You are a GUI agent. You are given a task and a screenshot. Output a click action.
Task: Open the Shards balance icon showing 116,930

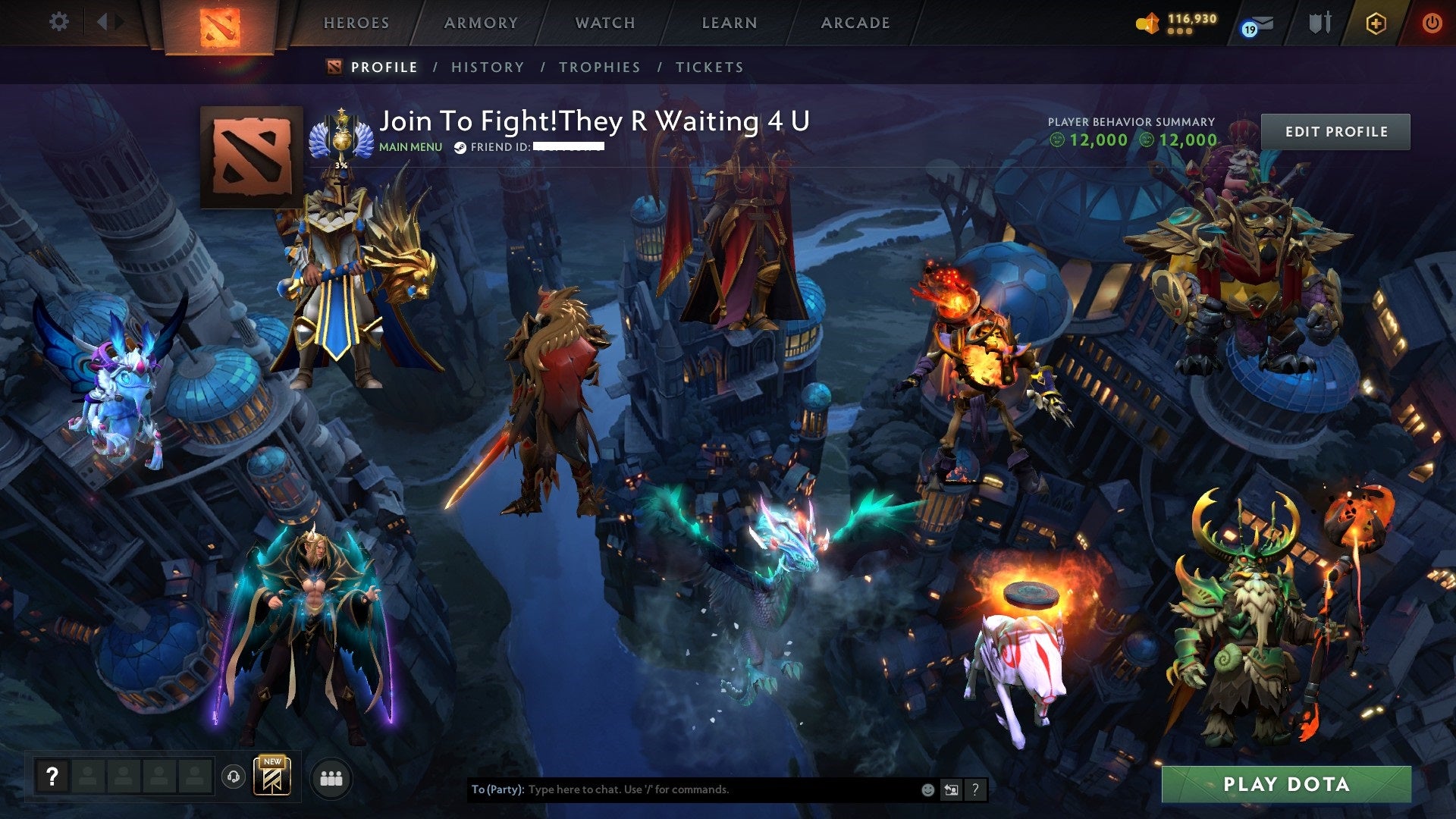[1149, 23]
